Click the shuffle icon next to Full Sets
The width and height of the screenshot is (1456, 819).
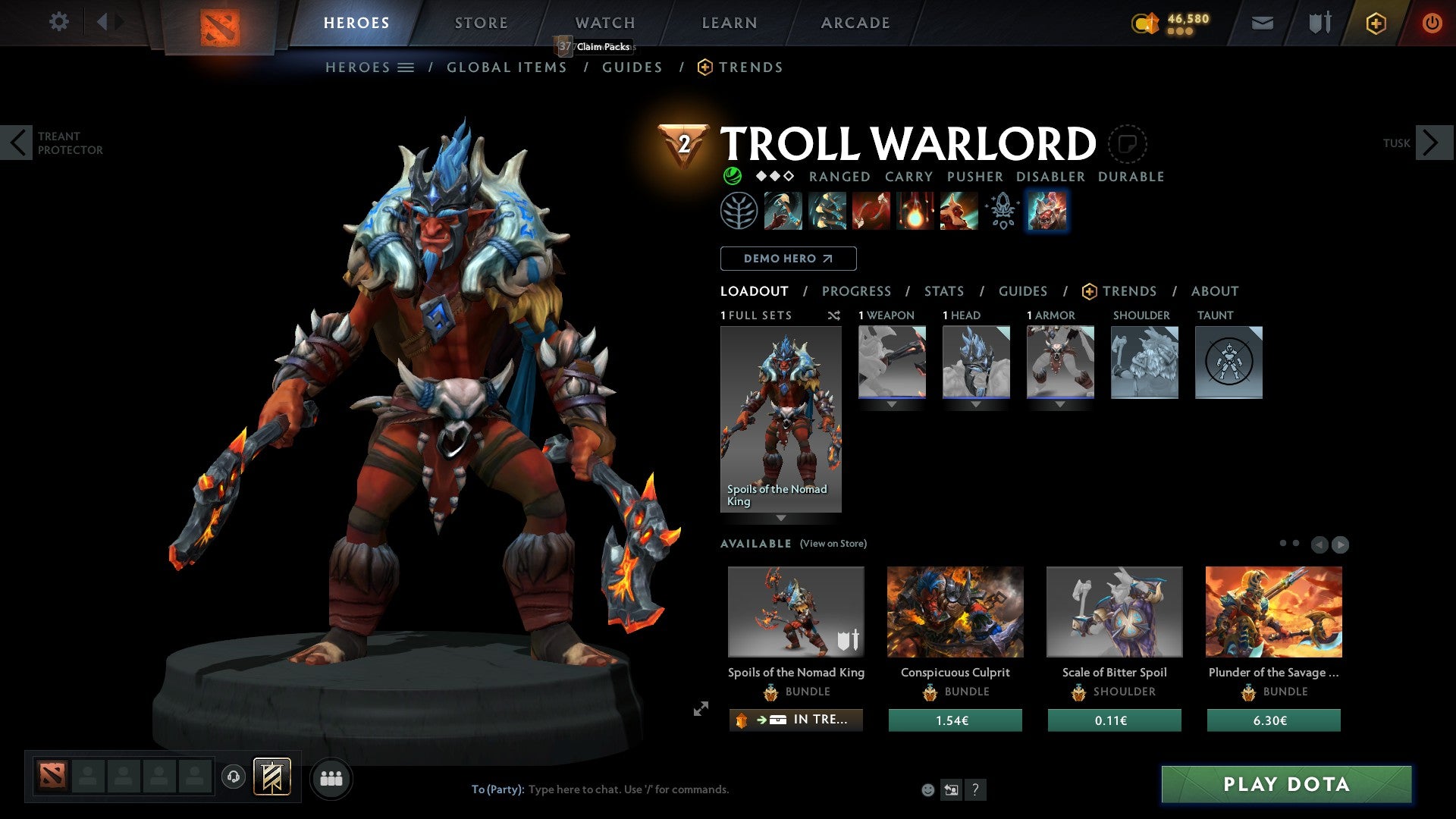tap(834, 316)
